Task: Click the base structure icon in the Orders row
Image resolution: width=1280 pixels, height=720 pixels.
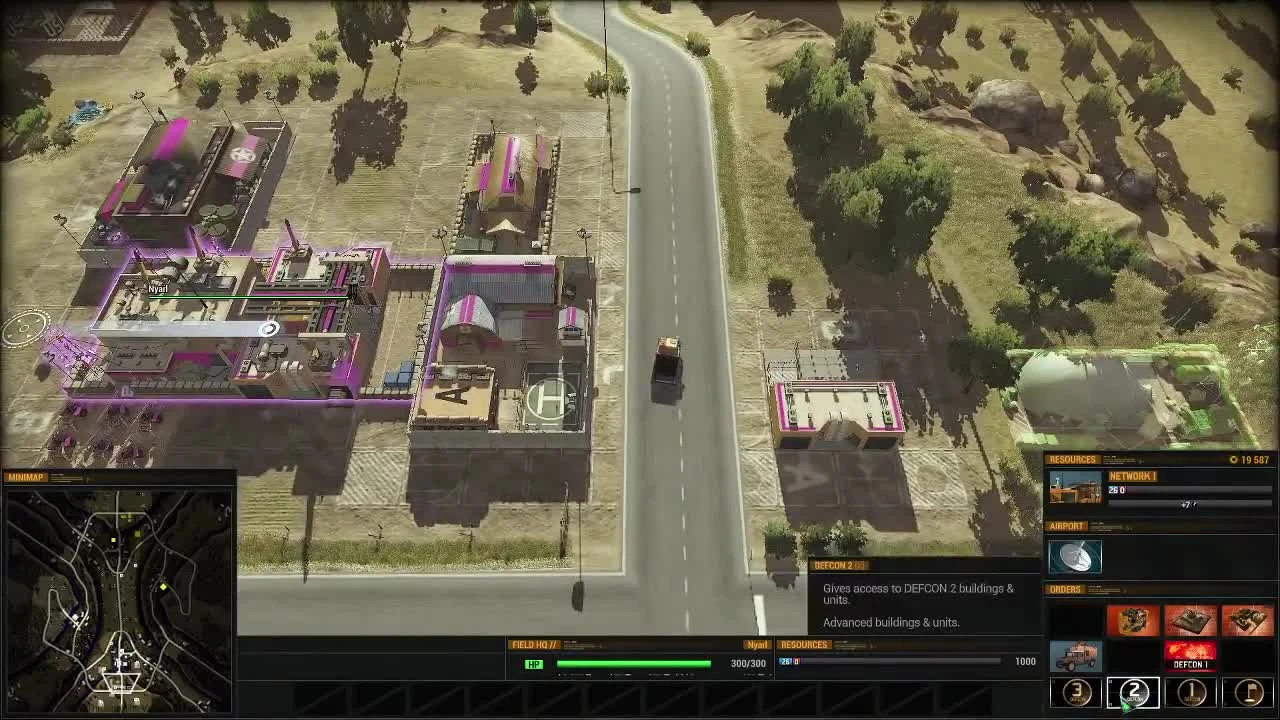Action: (1190, 620)
